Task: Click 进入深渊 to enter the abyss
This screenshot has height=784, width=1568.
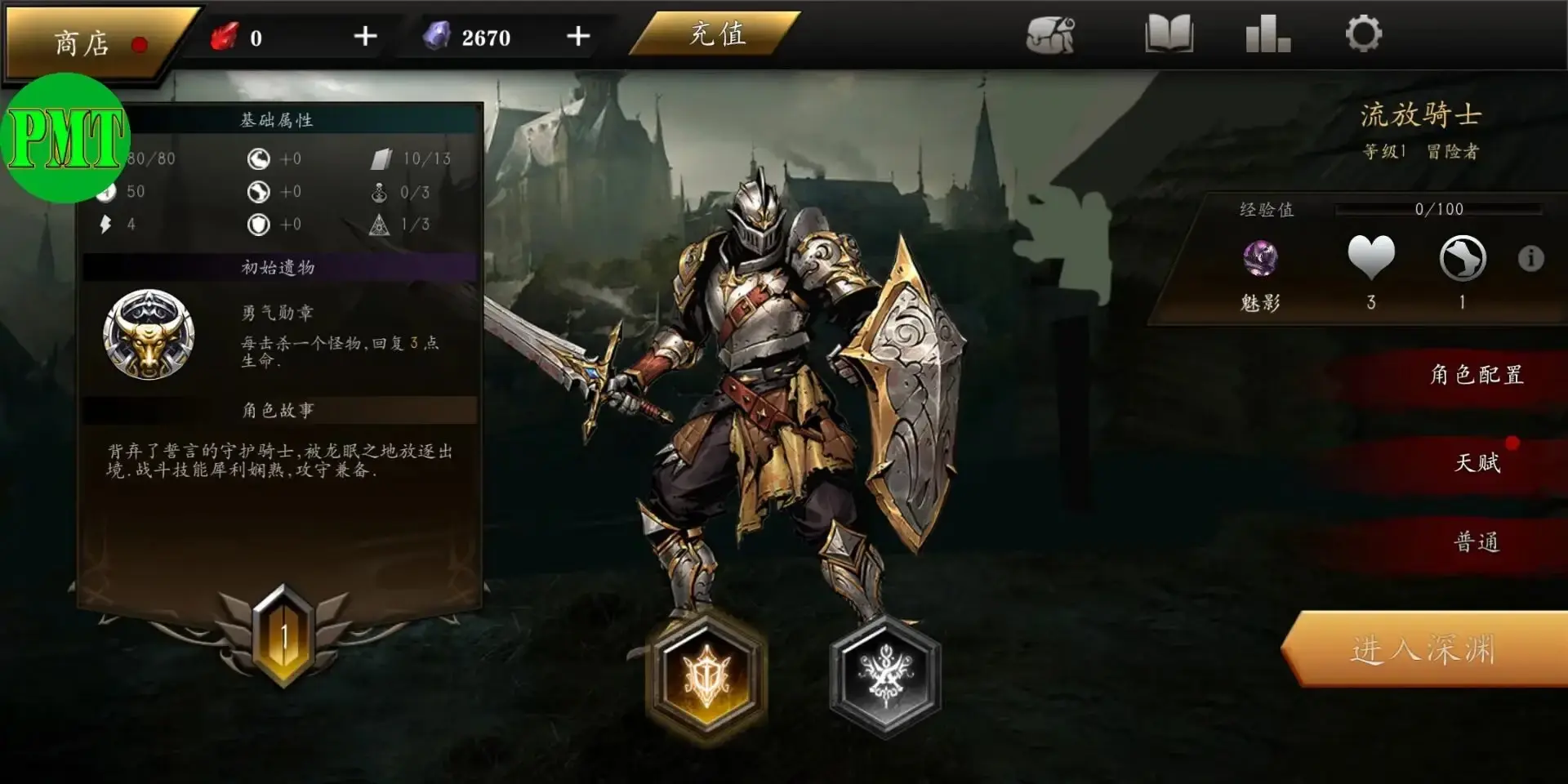Action: (x=1423, y=650)
